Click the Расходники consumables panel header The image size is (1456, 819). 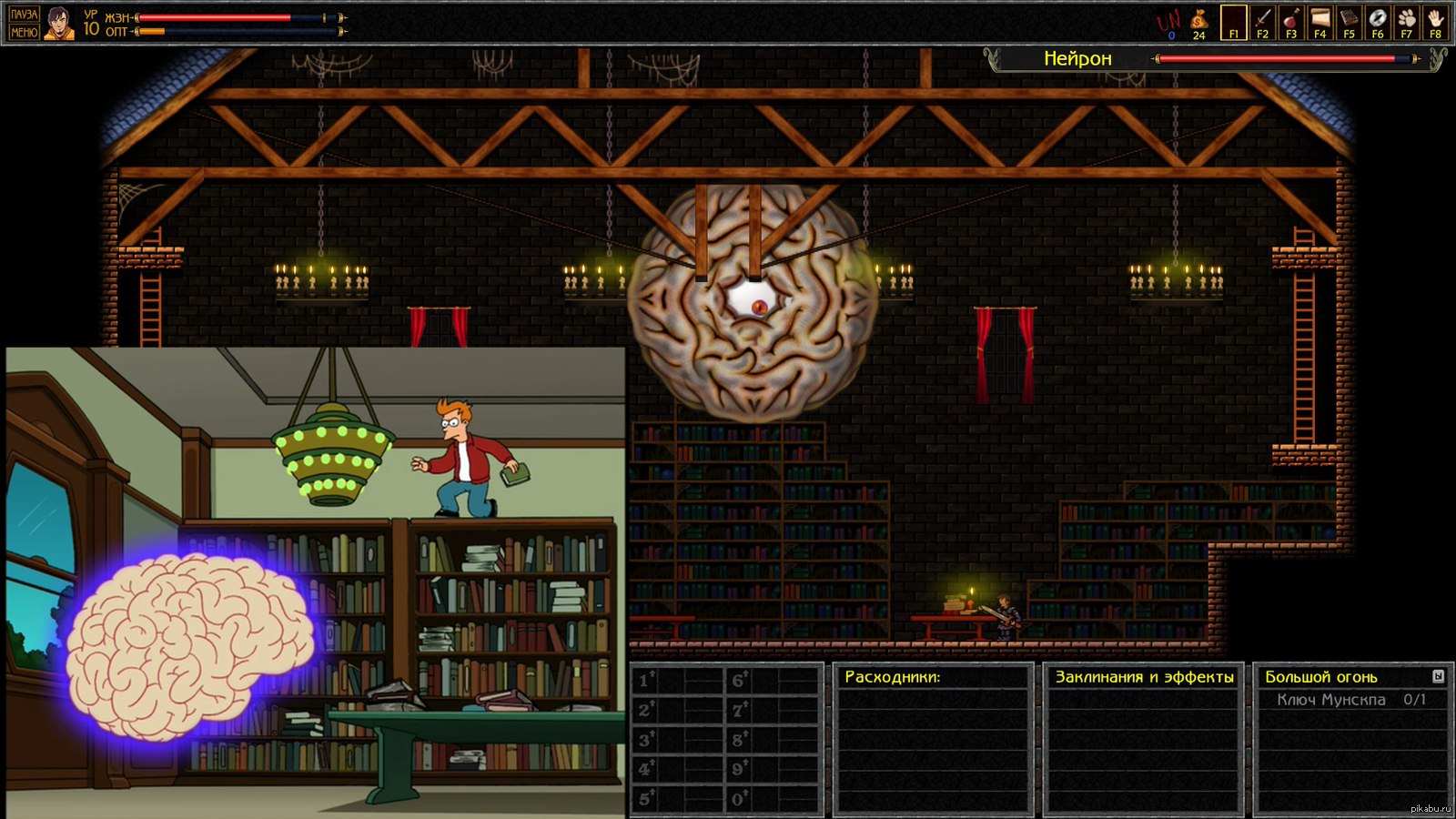[892, 677]
